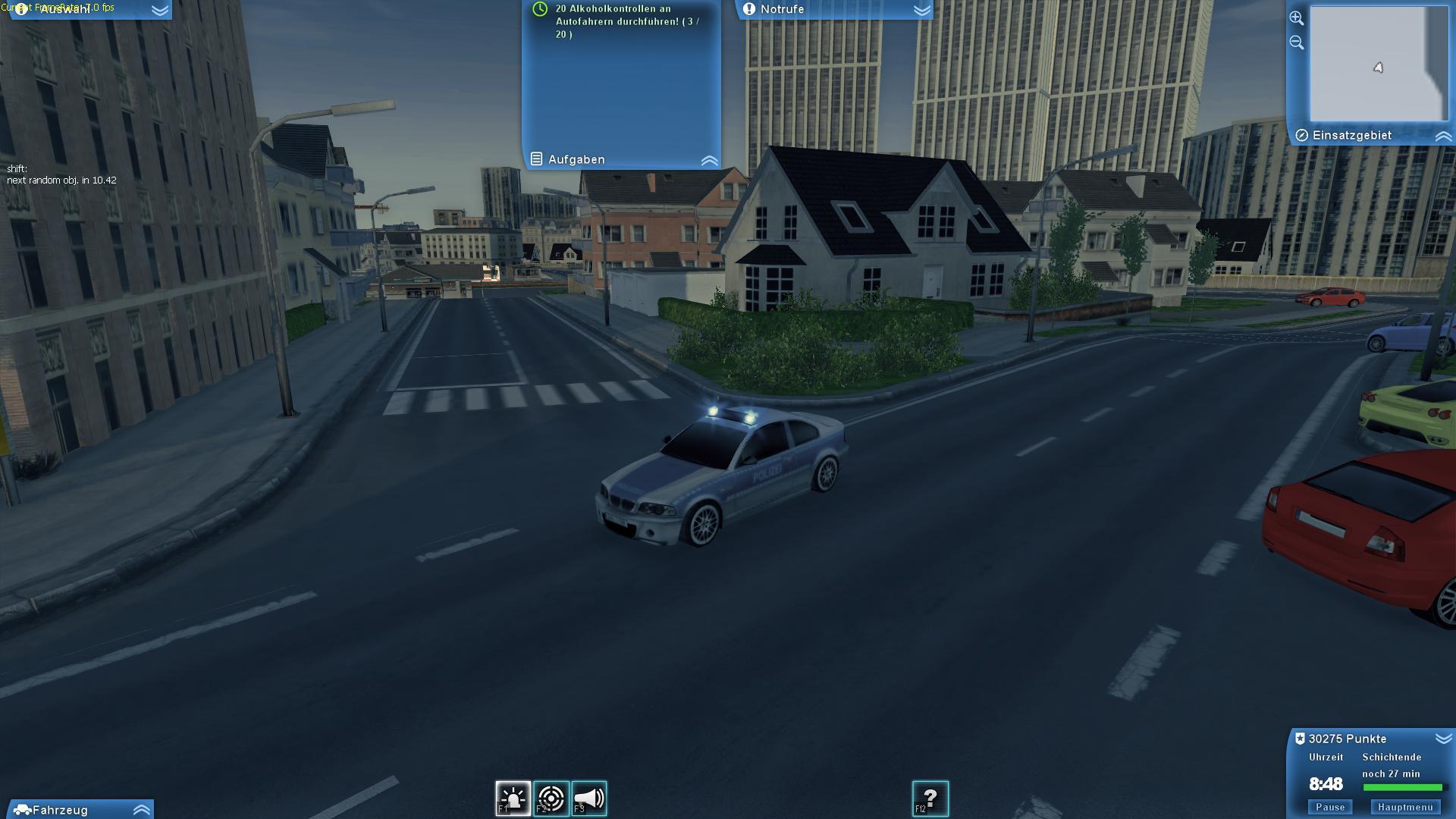The image size is (1456, 819).
Task: Zoom in on the minimap with the magnifier plus
Action: [1297, 17]
